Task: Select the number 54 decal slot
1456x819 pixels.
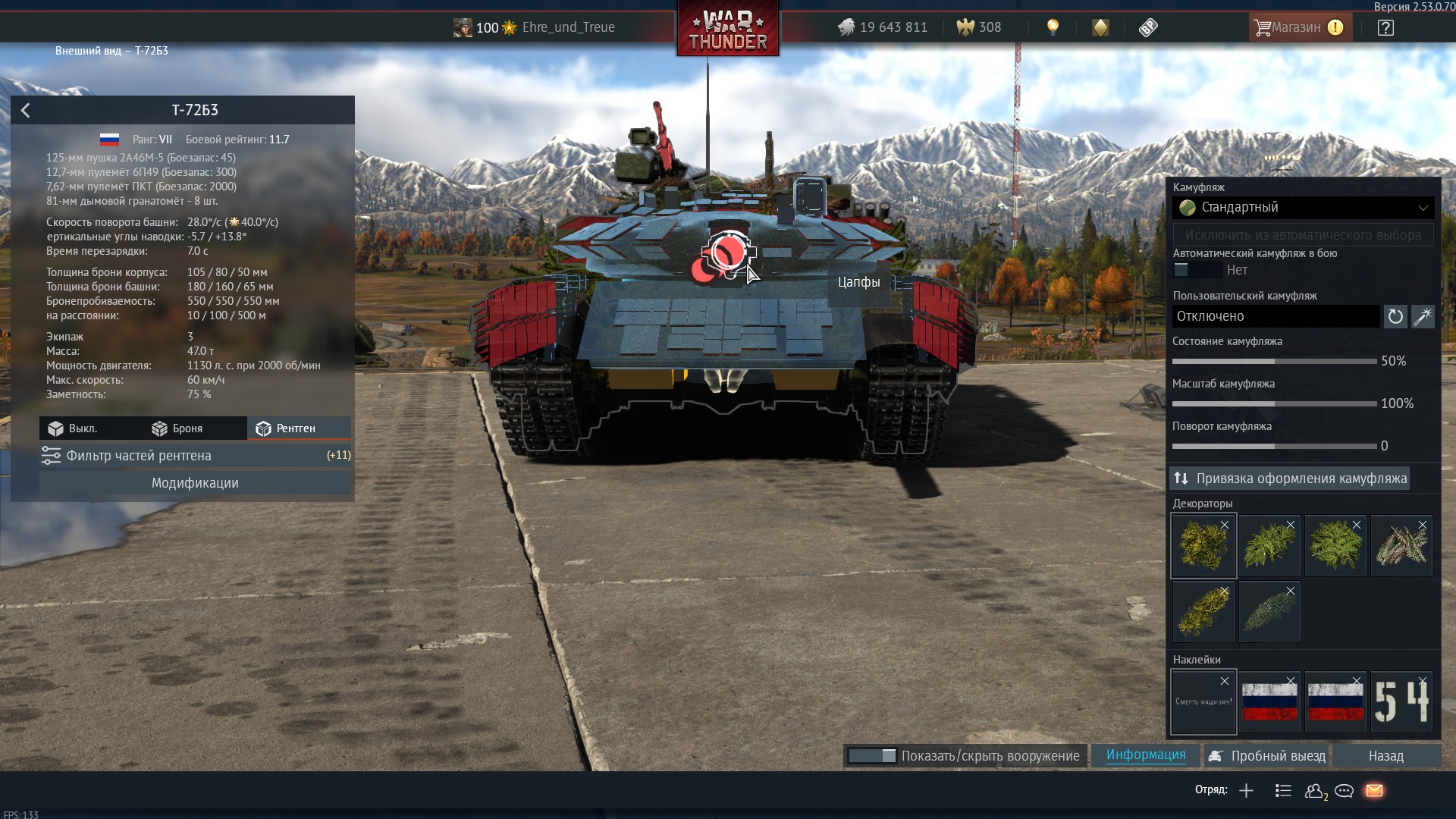Action: click(x=1401, y=702)
